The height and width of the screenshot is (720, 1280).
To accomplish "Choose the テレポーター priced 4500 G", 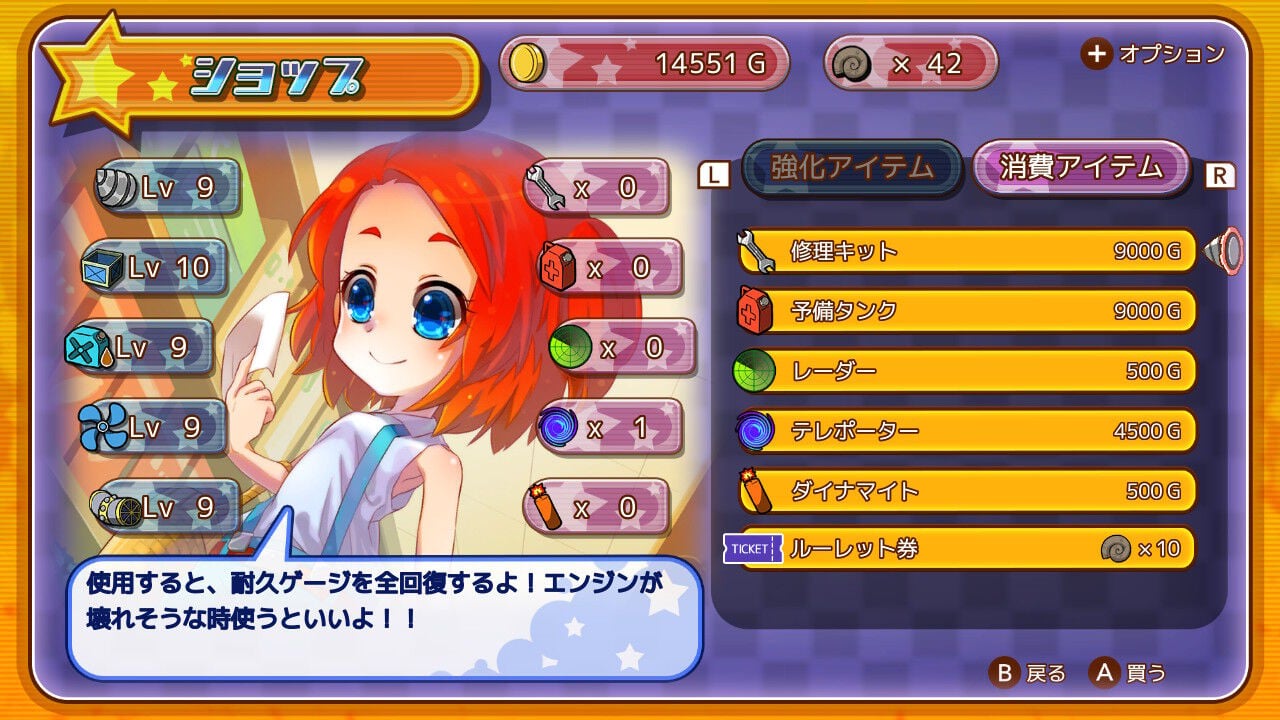I will (960, 430).
